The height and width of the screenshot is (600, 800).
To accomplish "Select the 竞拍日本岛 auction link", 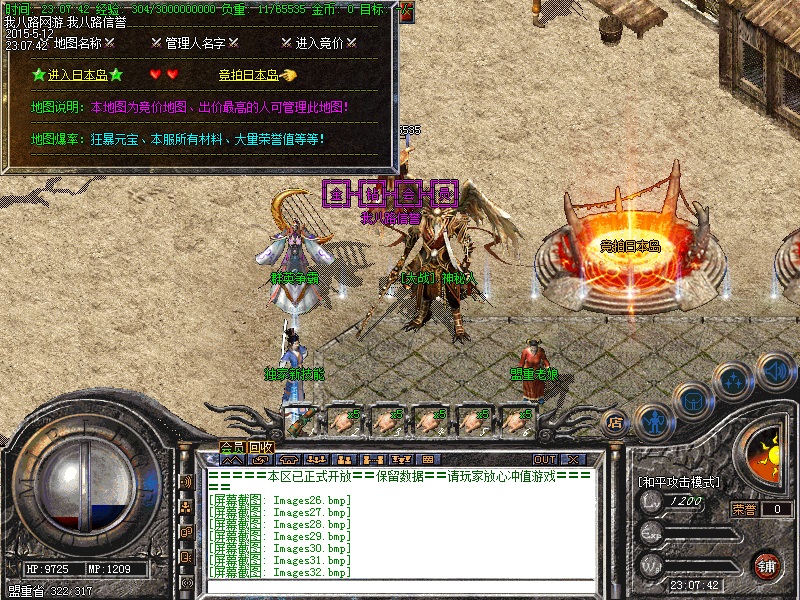I will tap(250, 75).
